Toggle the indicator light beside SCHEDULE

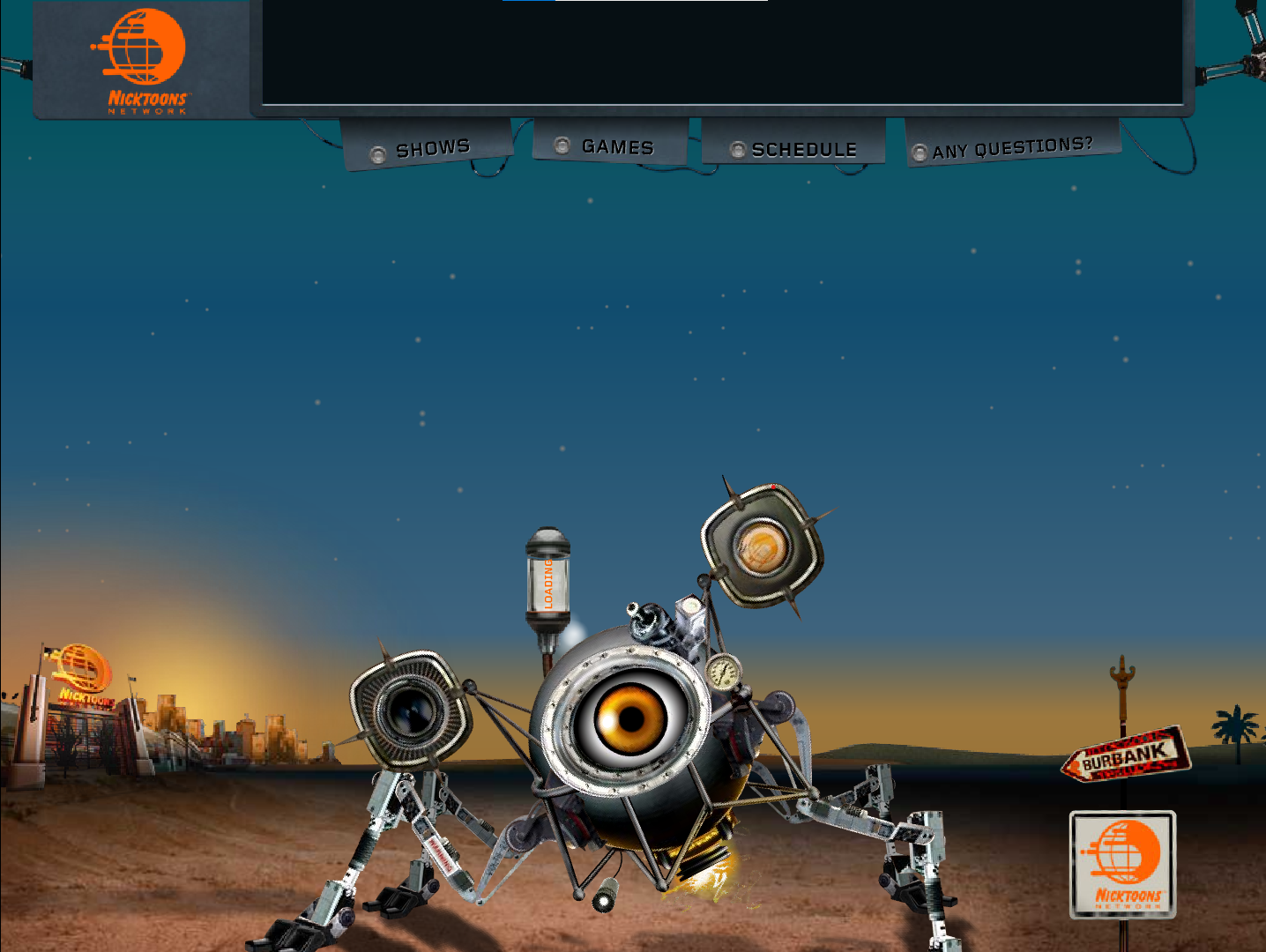[738, 150]
